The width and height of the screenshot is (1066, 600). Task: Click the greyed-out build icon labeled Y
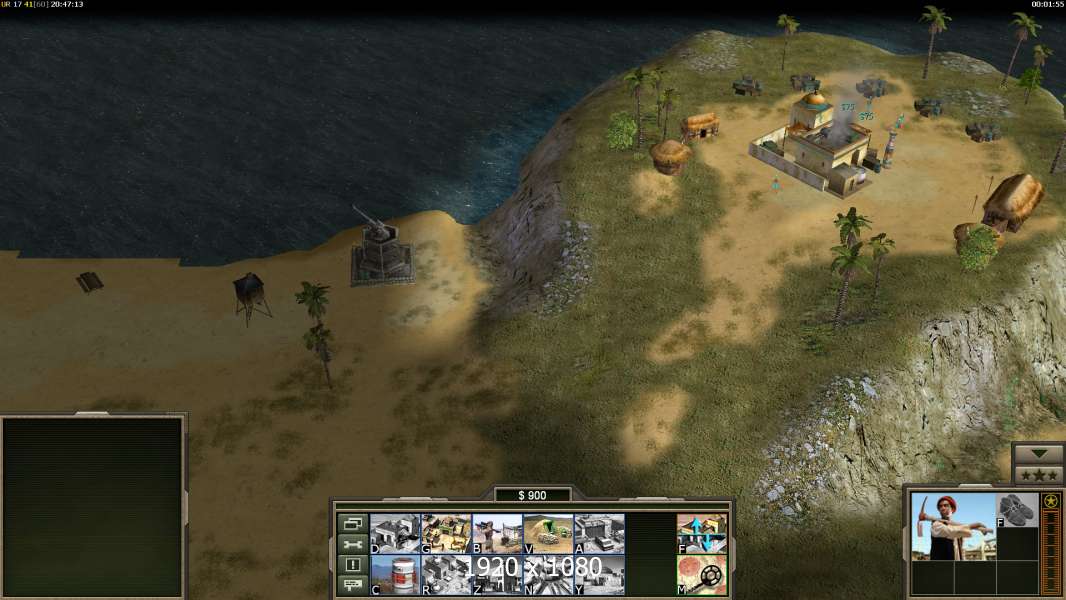599,575
